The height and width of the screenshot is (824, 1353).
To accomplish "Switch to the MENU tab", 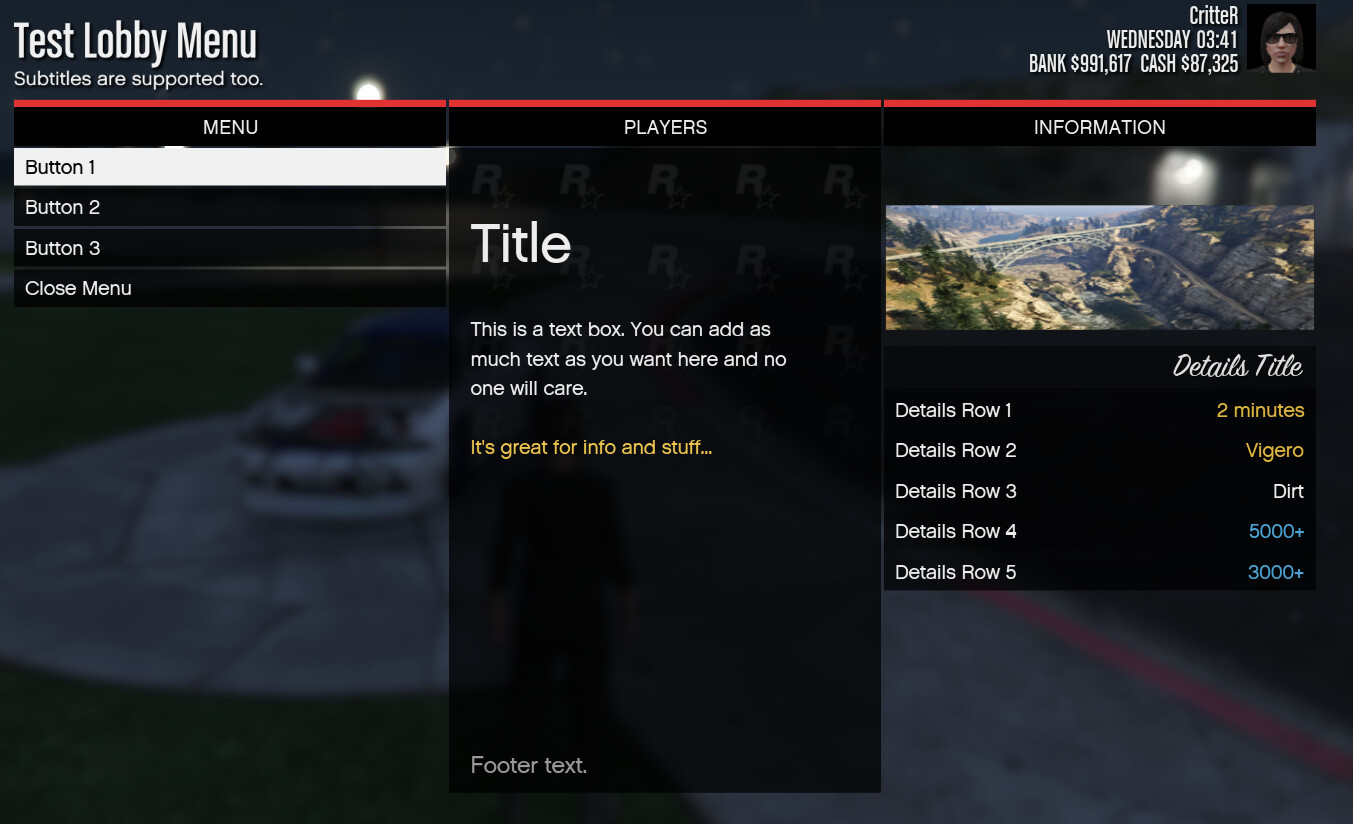I will (230, 127).
